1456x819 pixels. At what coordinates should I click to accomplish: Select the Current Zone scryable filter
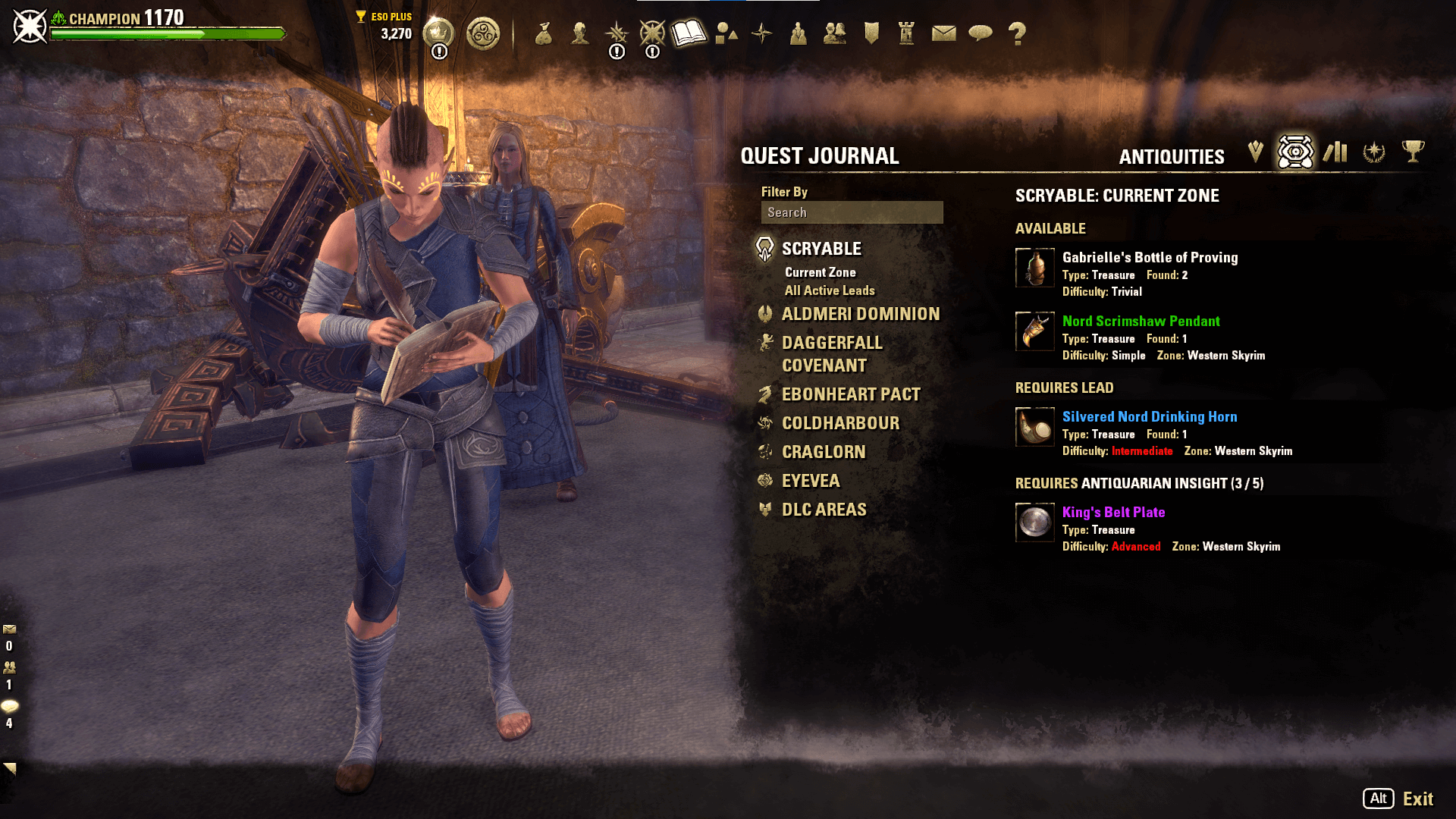pos(820,271)
